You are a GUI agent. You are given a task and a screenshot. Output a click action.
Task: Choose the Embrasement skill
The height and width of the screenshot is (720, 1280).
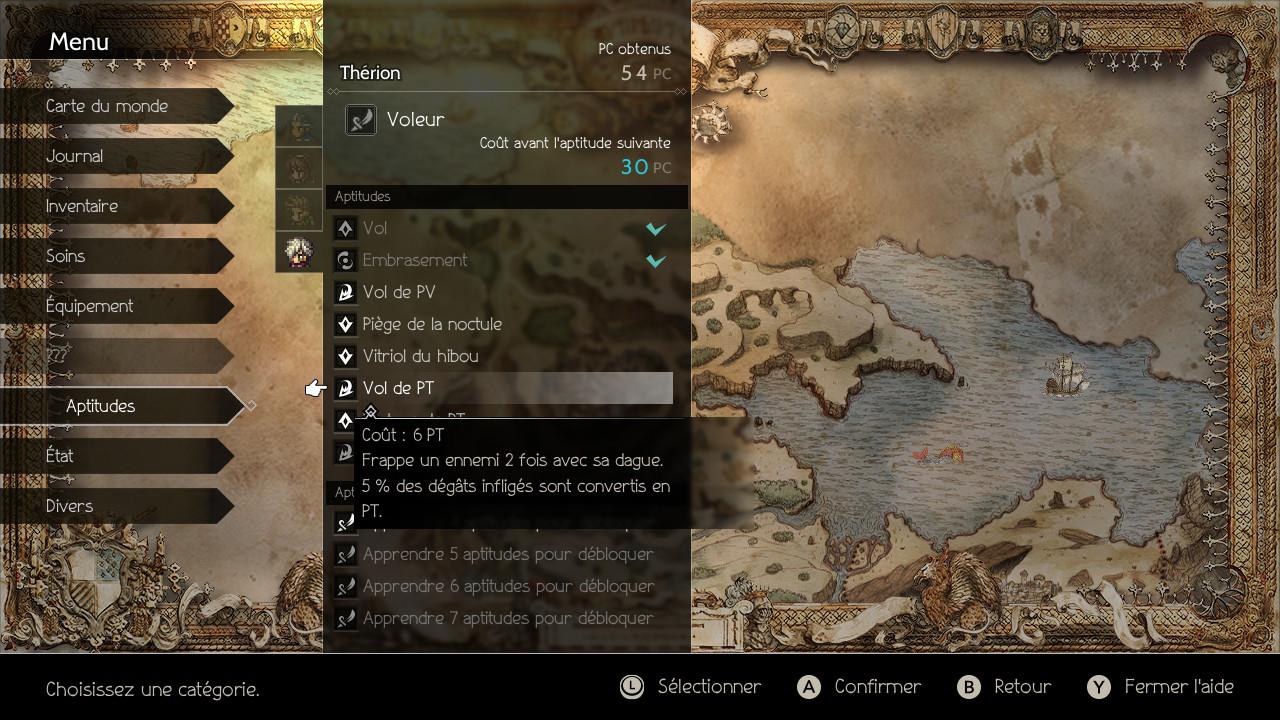[500, 260]
